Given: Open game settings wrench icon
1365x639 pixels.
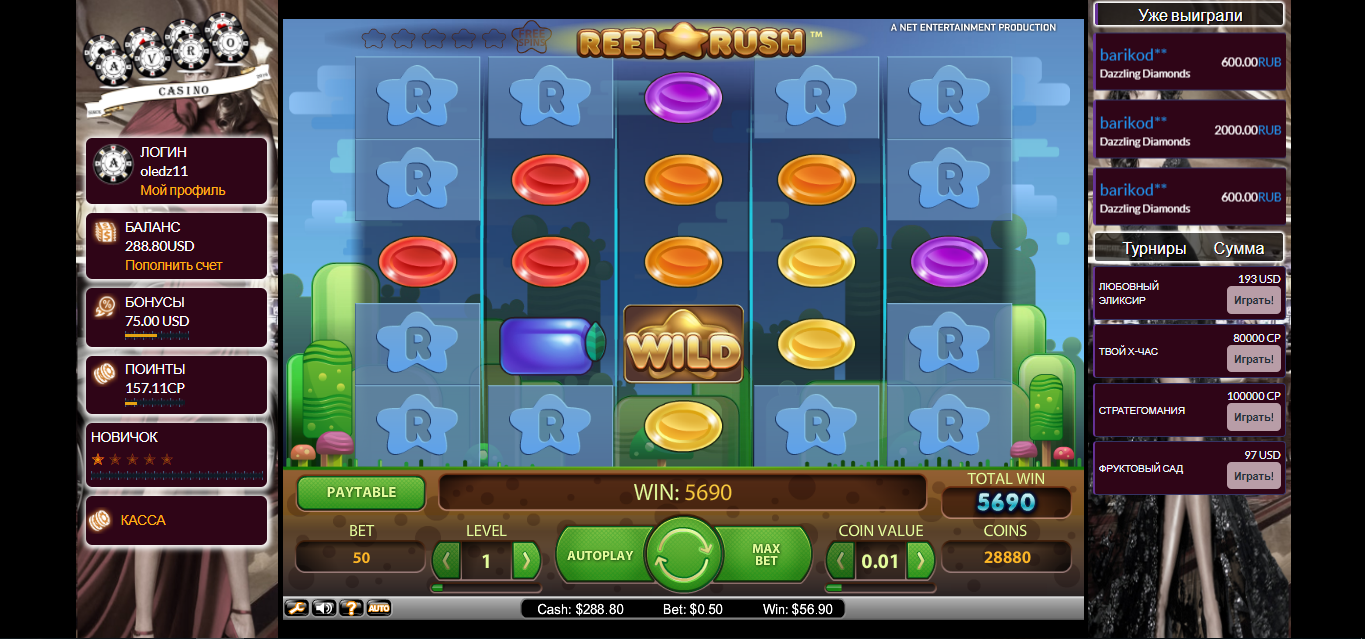Looking at the screenshot, I should [297, 608].
